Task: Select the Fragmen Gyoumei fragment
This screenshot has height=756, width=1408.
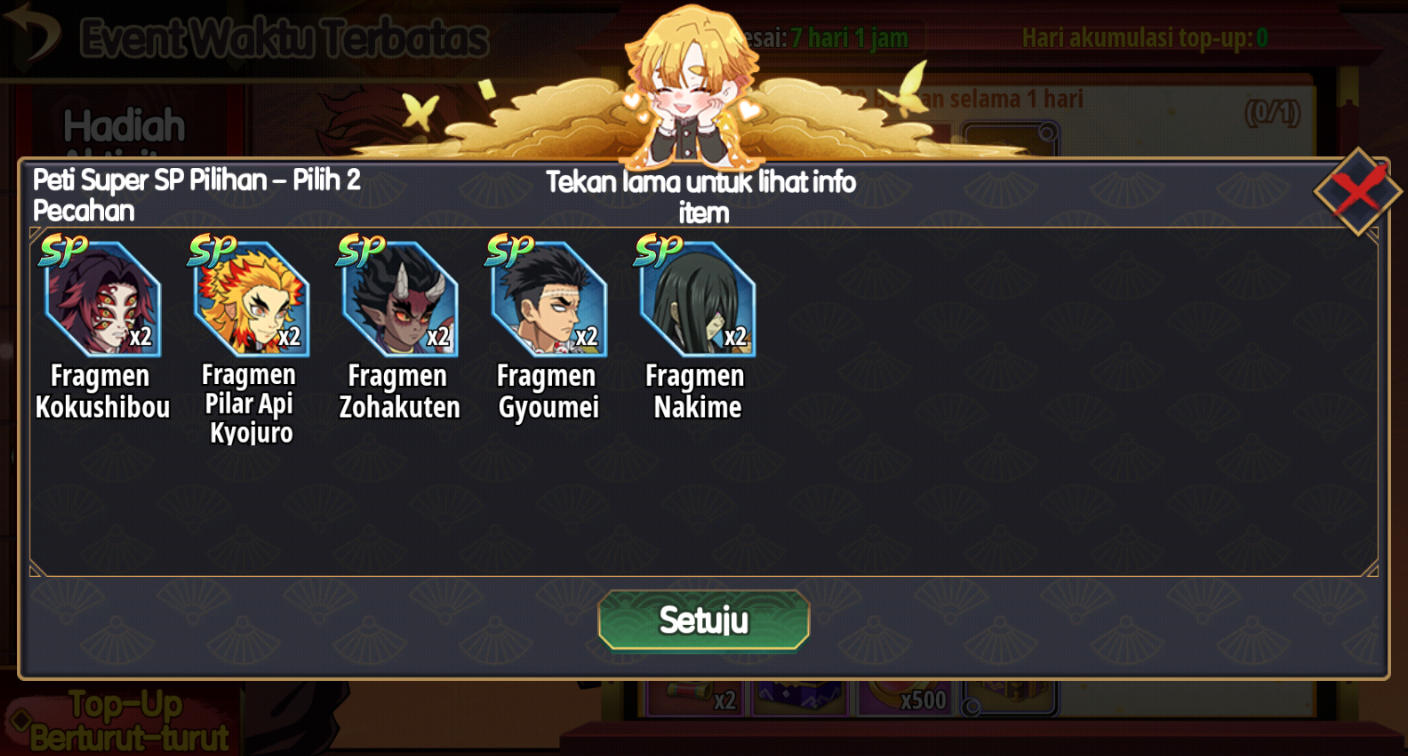Action: click(549, 299)
